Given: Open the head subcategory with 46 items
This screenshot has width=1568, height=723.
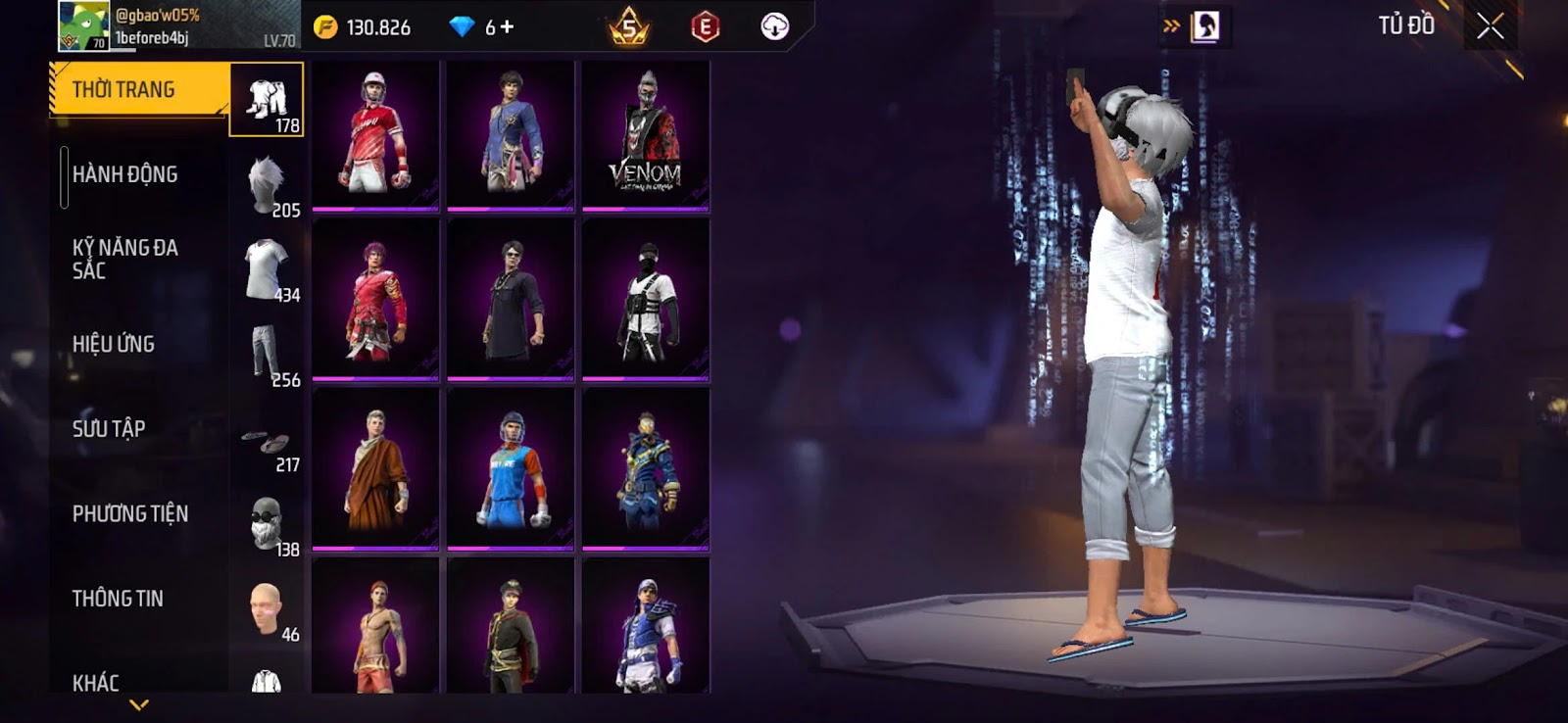Looking at the screenshot, I should (x=268, y=609).
